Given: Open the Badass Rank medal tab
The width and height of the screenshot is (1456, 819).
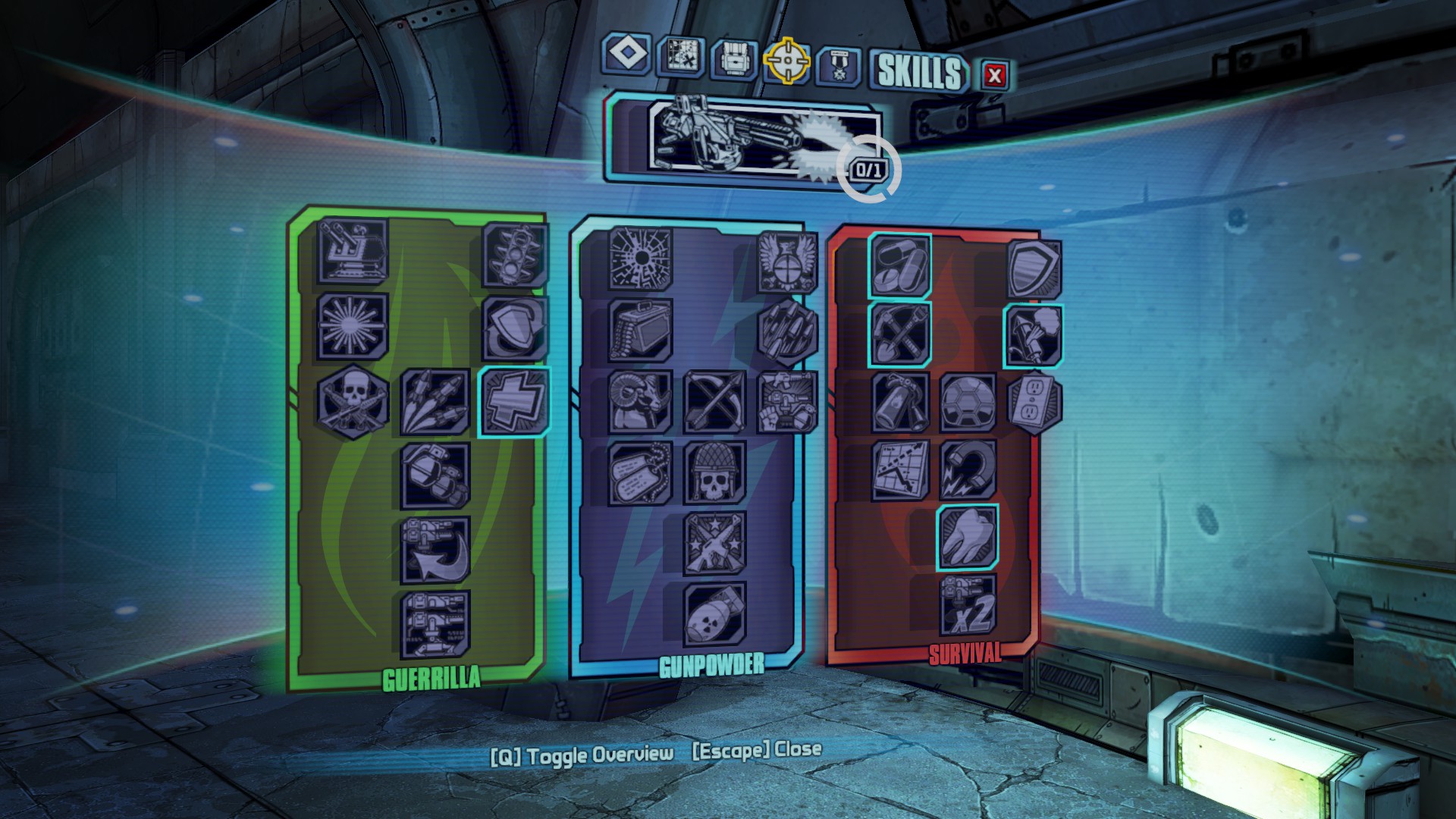Looking at the screenshot, I should (x=839, y=66).
